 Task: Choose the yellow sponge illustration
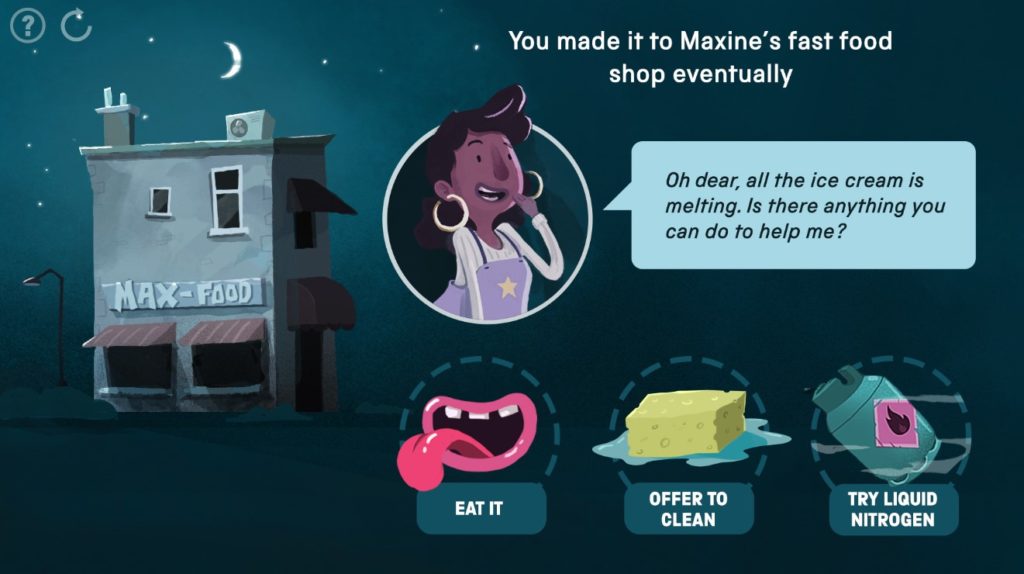688,424
